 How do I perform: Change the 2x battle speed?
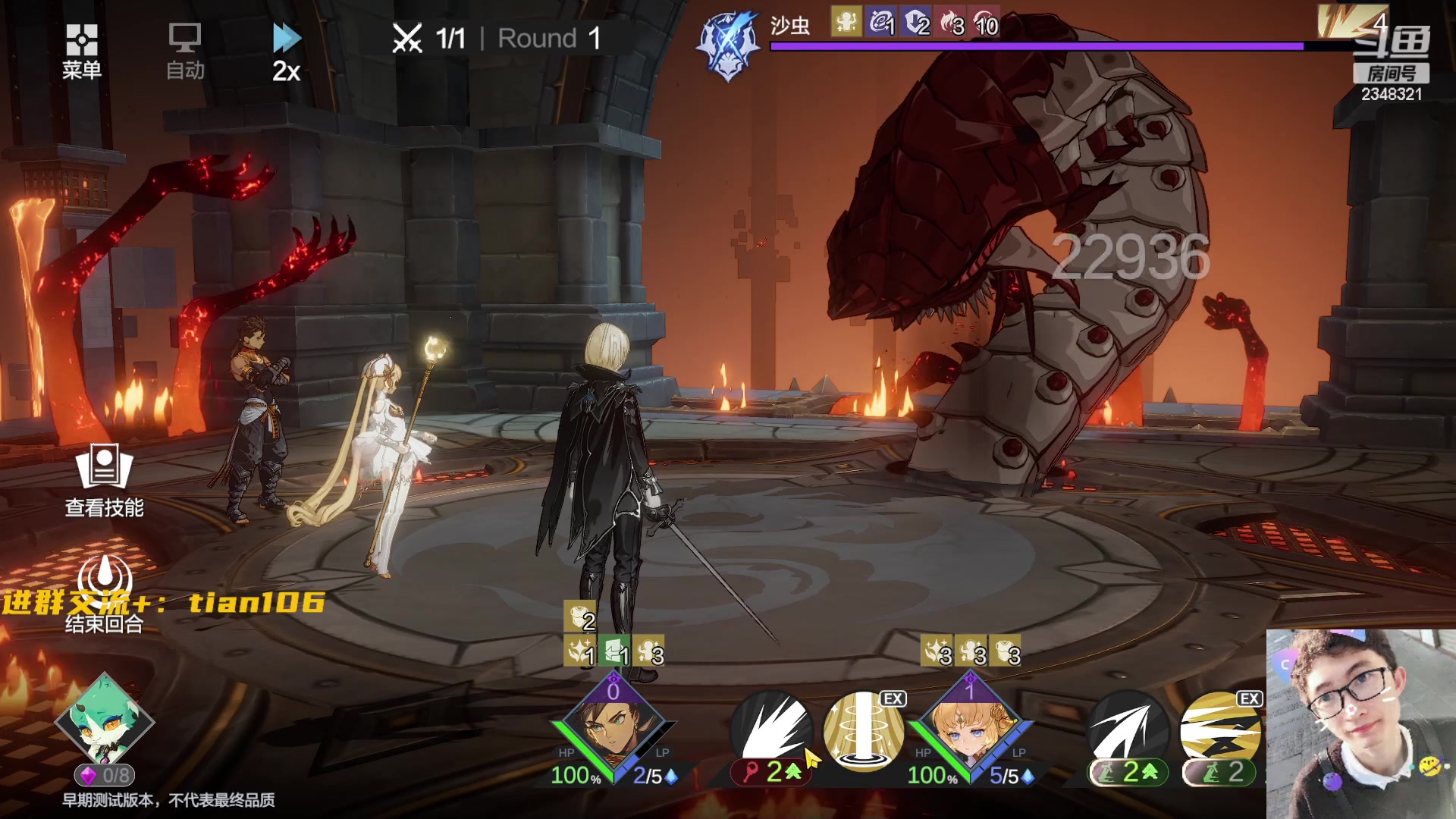pyautogui.click(x=287, y=52)
